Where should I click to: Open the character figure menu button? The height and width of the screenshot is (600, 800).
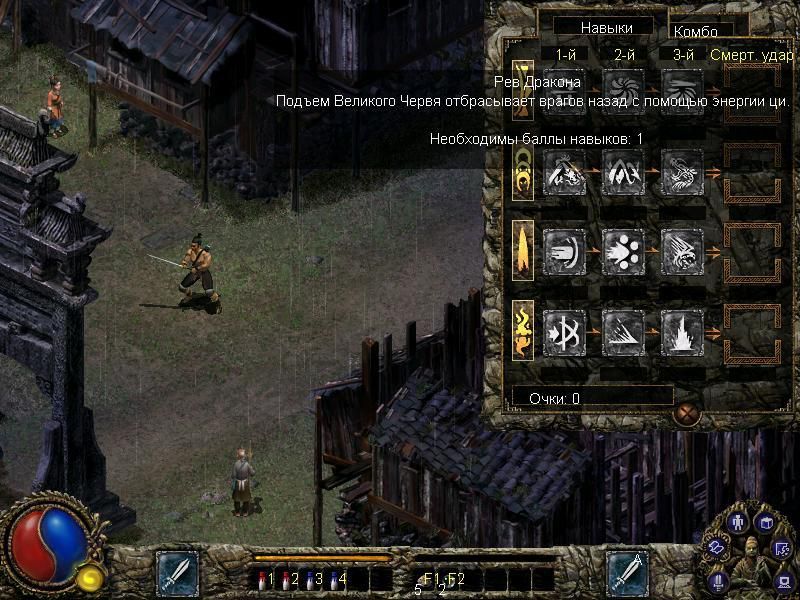point(738,522)
